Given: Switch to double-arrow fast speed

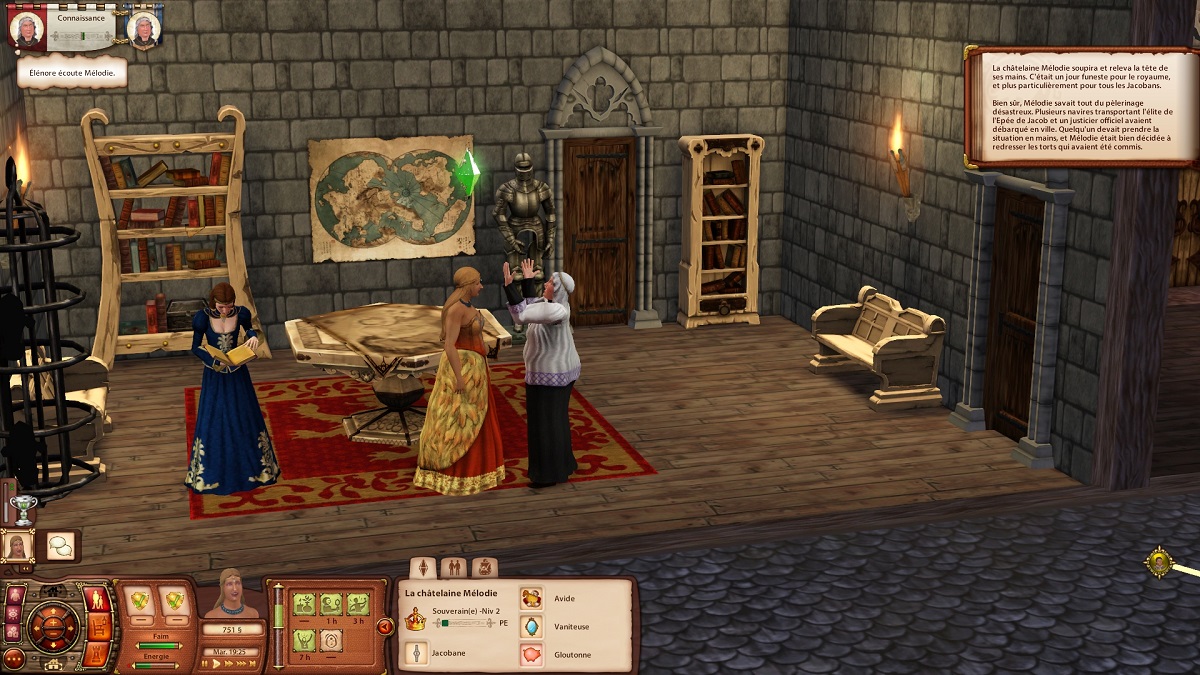Looking at the screenshot, I should (229, 663).
